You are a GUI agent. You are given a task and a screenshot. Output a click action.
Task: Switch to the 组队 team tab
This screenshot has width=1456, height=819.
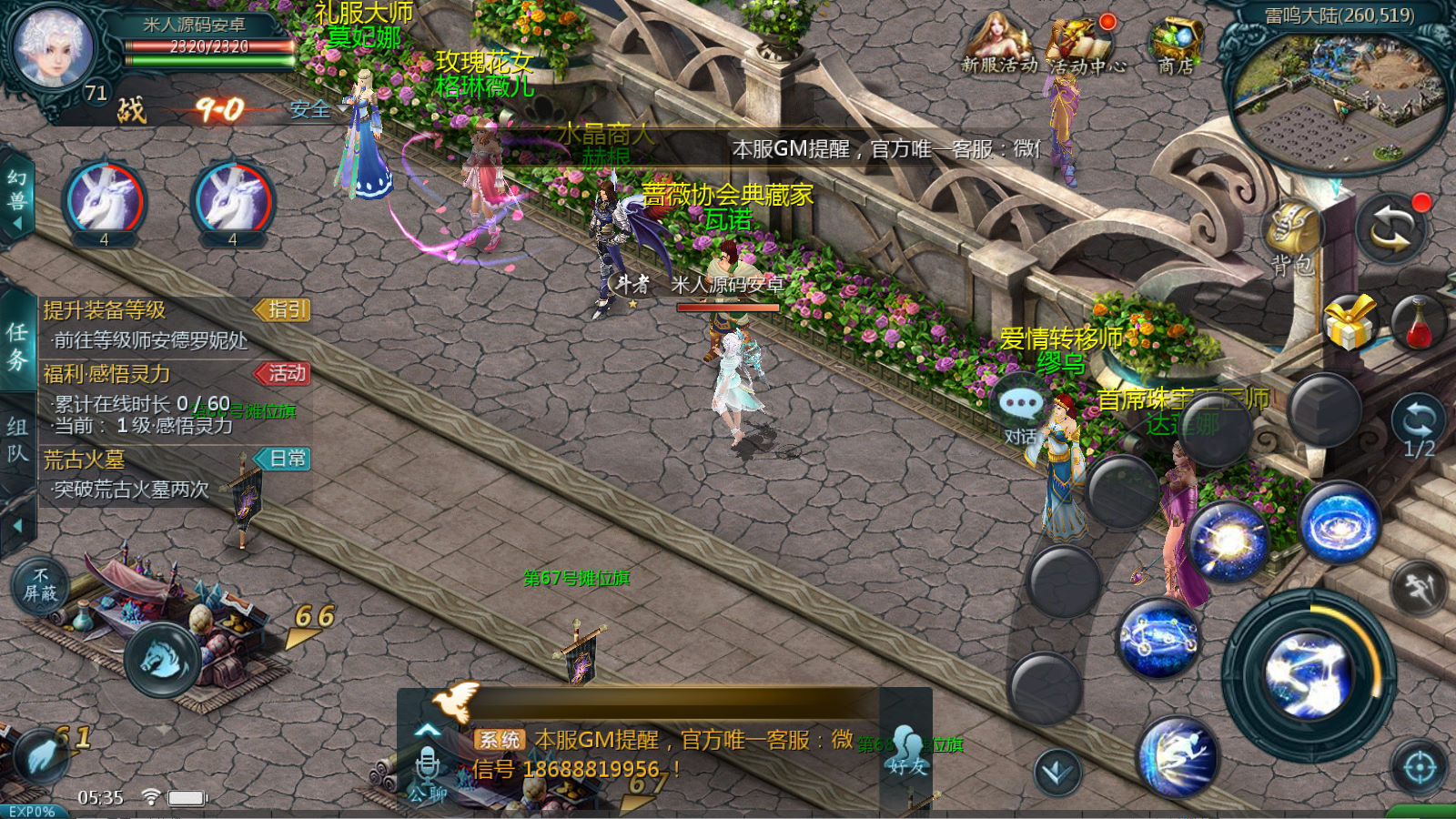pyautogui.click(x=17, y=440)
